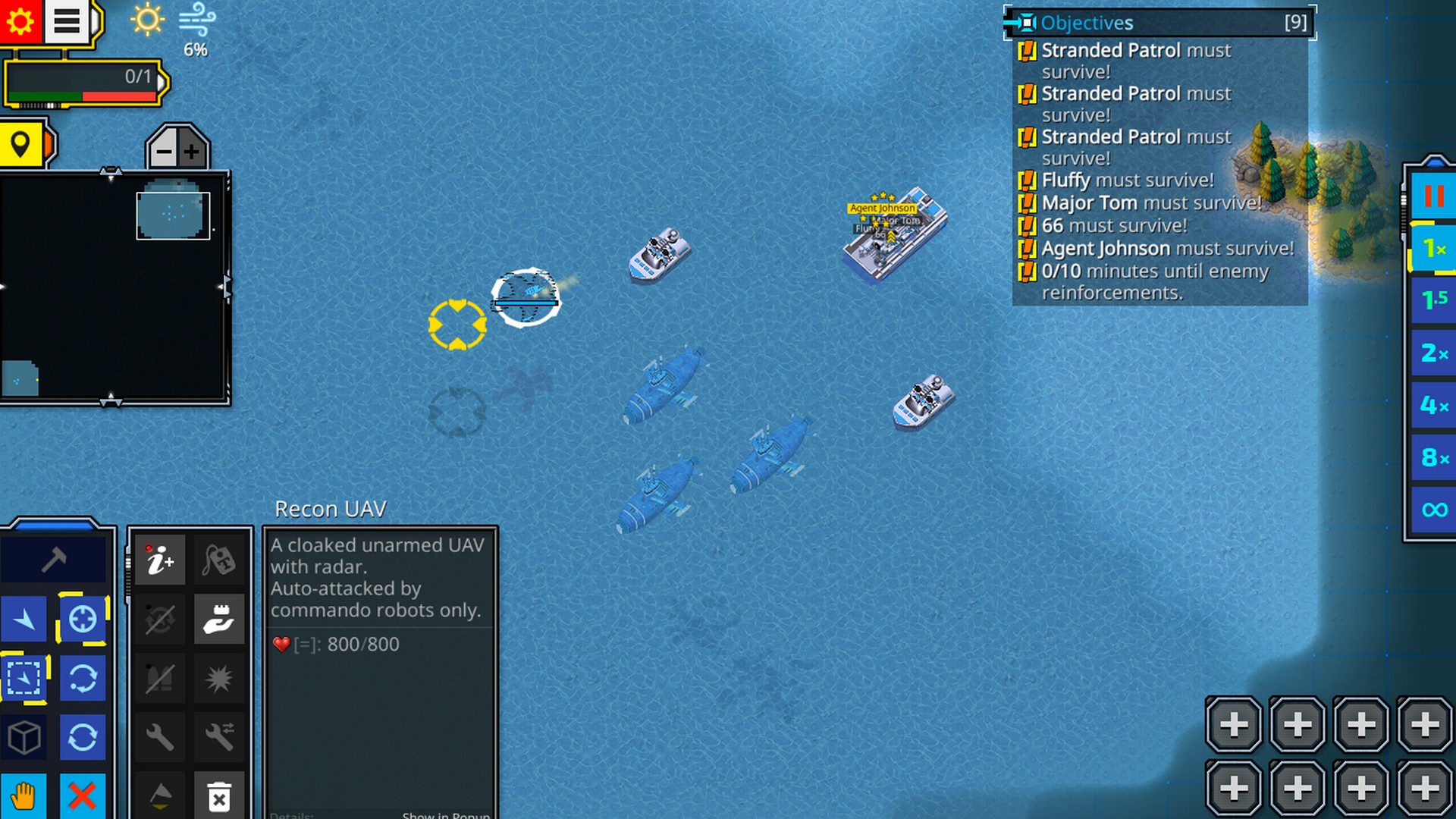This screenshot has height=819, width=1456.
Task: Switch game speed to 8x
Action: click(x=1433, y=457)
